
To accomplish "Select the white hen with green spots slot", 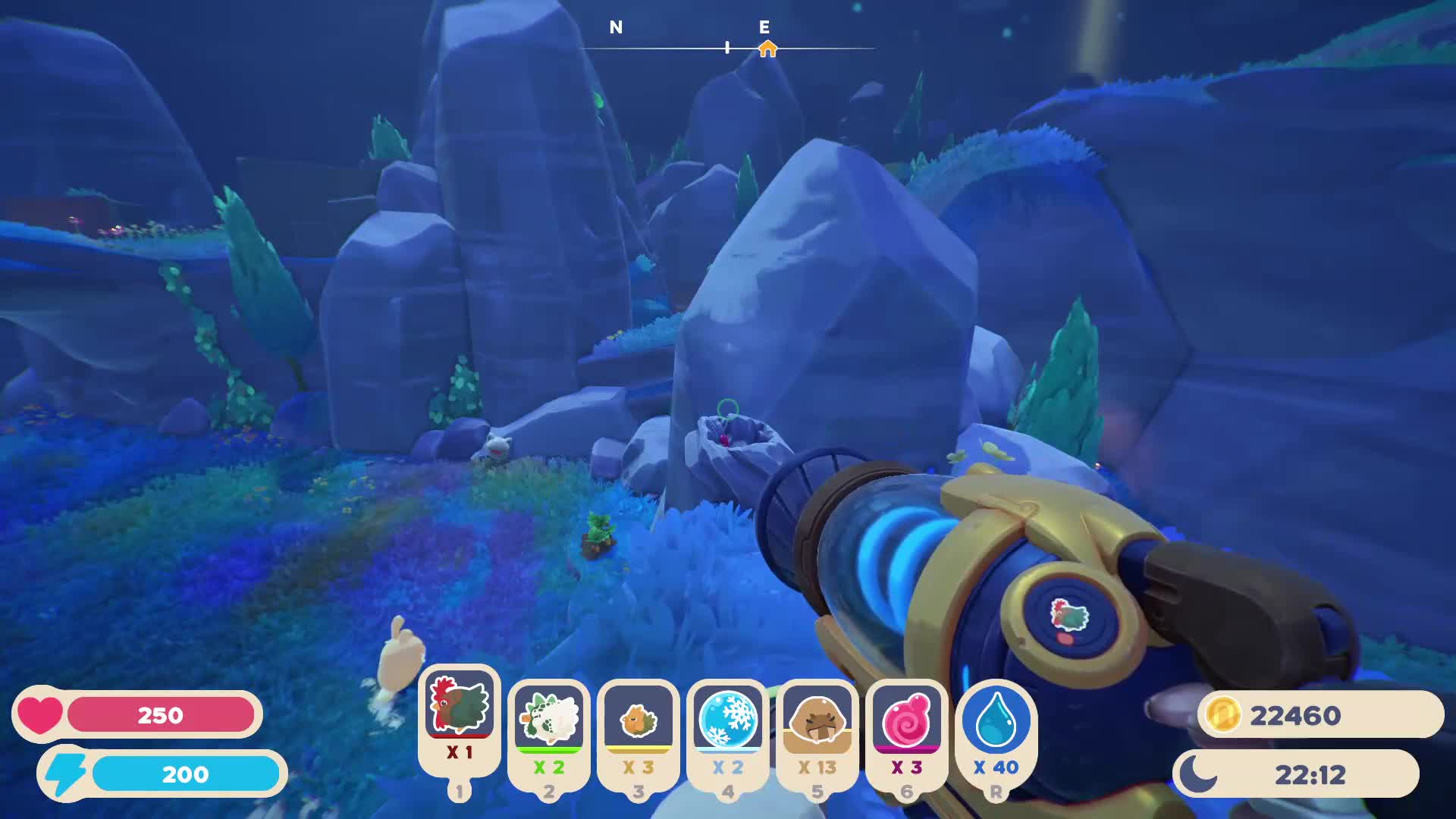I will (548, 719).
